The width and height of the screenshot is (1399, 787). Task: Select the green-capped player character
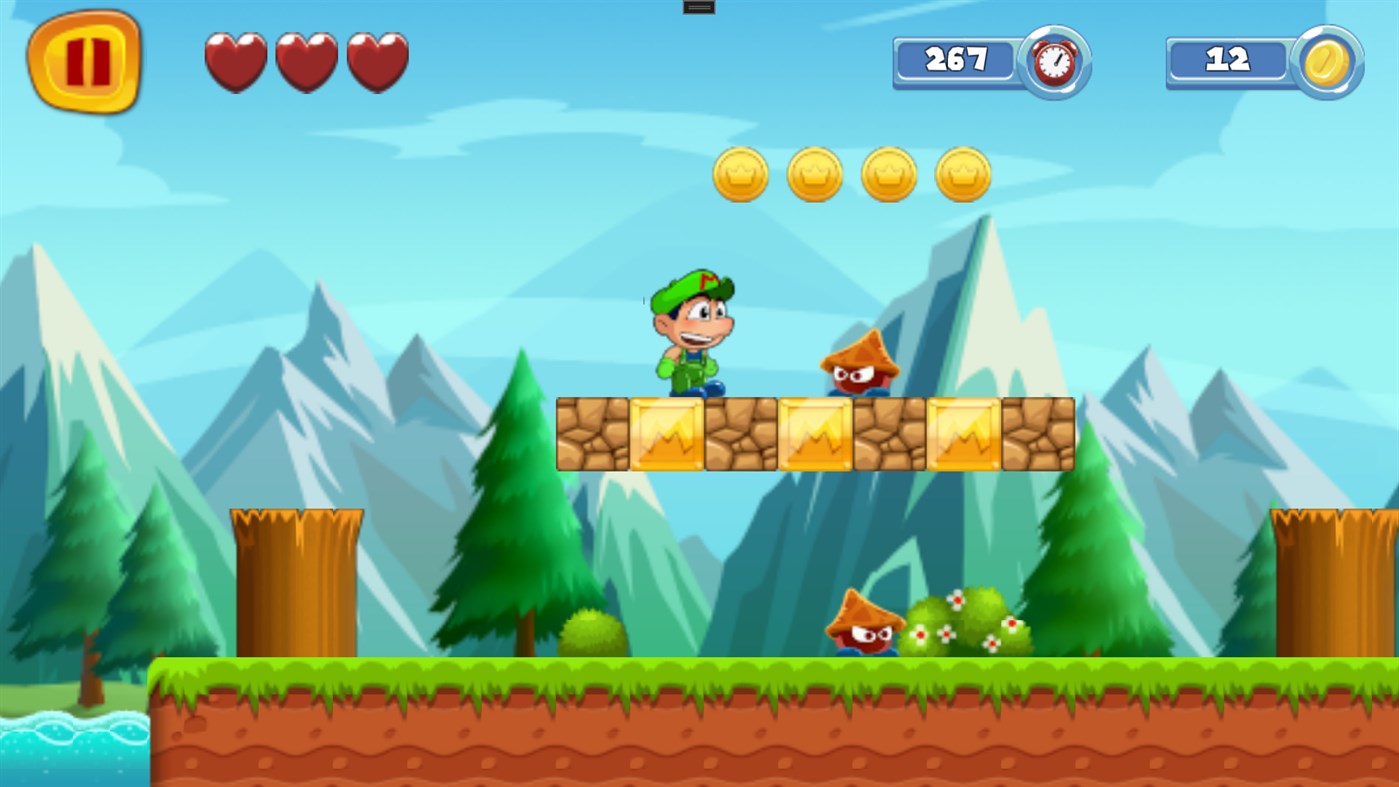(x=692, y=330)
